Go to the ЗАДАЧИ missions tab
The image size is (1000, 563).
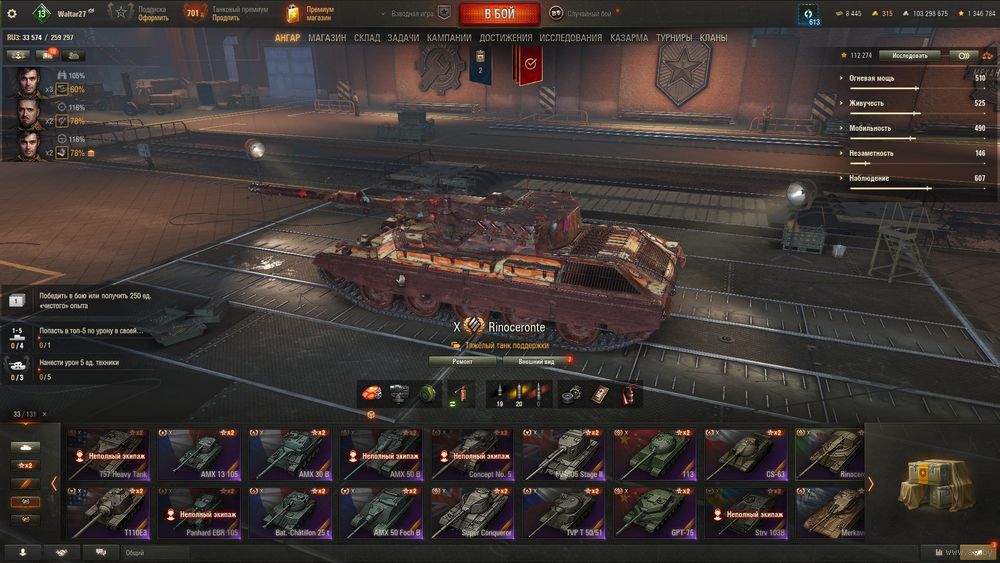coord(403,38)
